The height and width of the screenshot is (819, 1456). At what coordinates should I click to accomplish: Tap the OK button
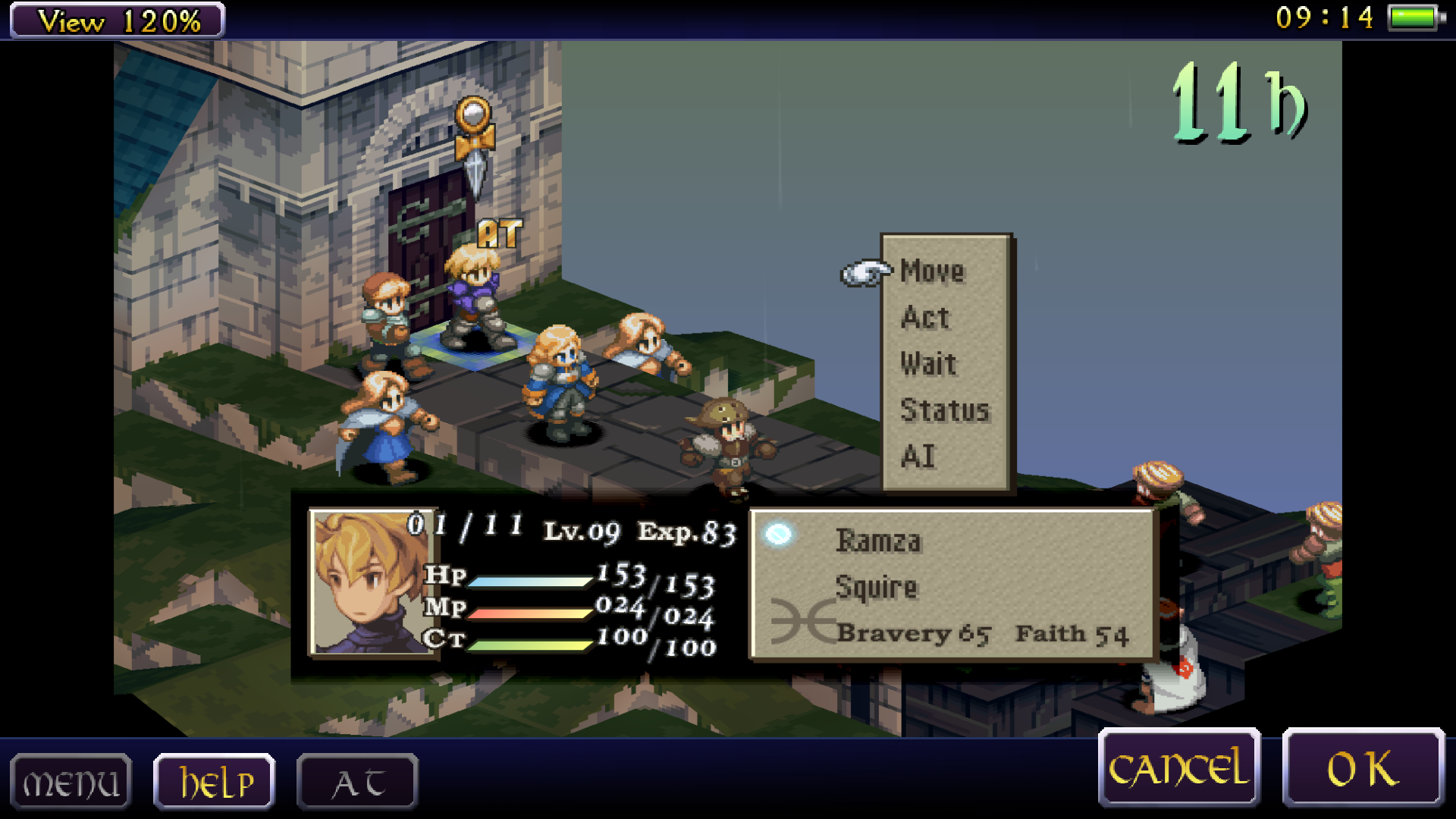1363,768
